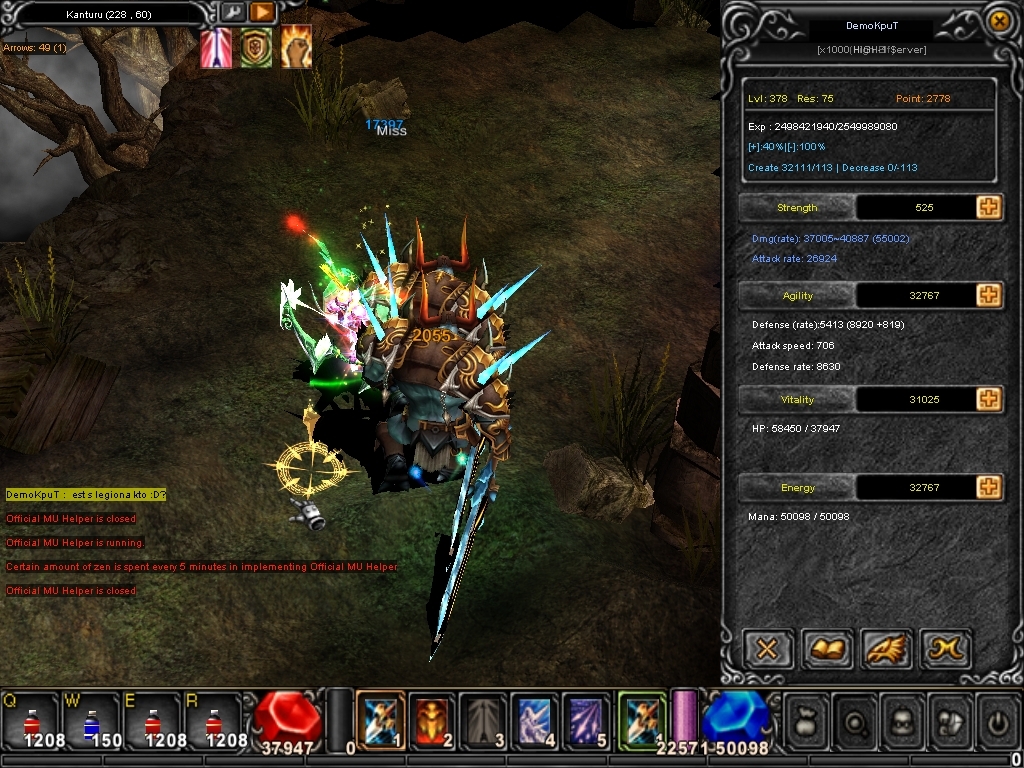Open the inventory bag icon
This screenshot has width=1024, height=768.
808,720
